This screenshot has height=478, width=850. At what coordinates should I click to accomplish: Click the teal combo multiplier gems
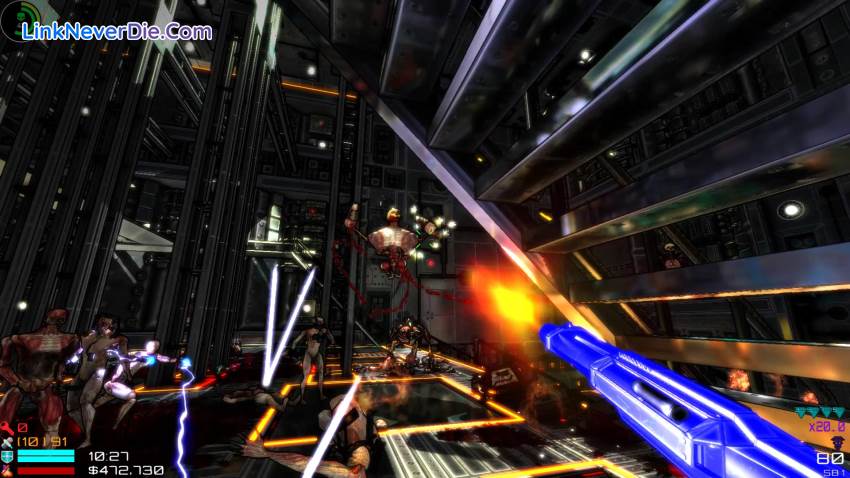819,411
